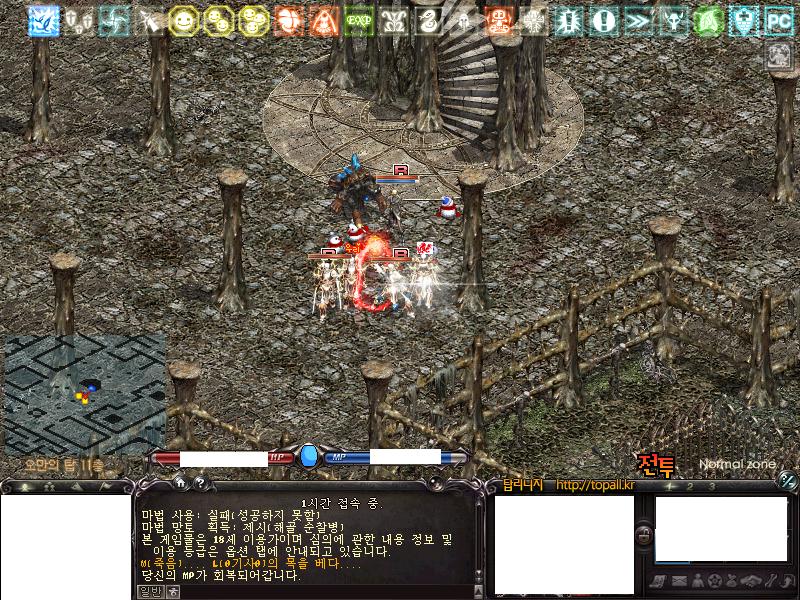The width and height of the screenshot is (800, 600).
Task: Click the home button above chat
Action: [x=180, y=483]
